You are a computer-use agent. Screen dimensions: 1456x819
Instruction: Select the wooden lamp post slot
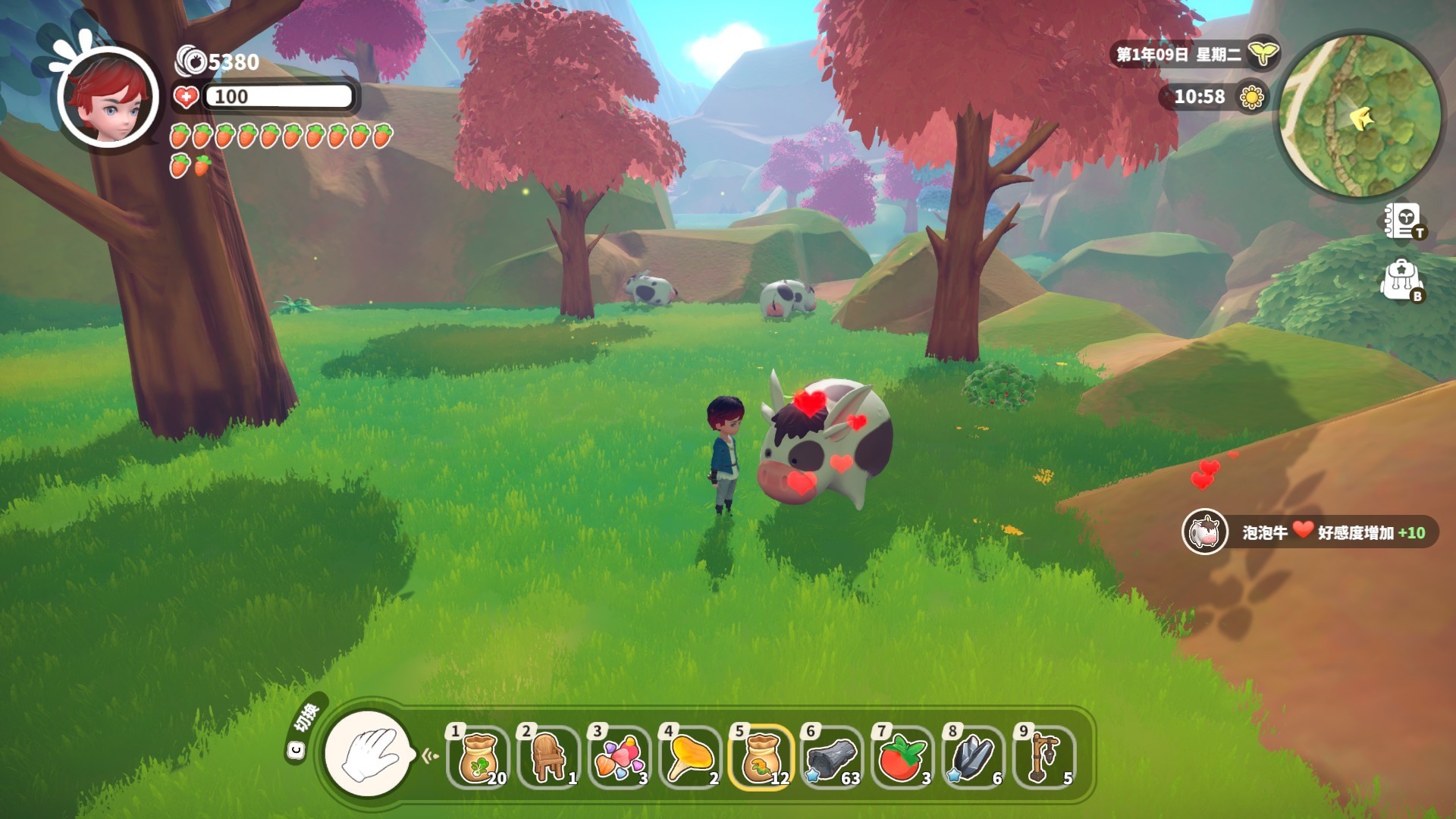coord(1044,758)
